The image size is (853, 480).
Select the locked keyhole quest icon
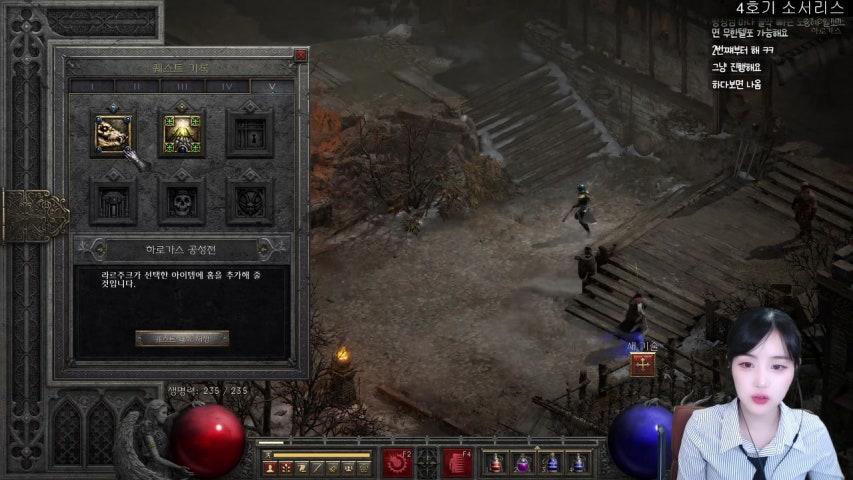(249, 134)
